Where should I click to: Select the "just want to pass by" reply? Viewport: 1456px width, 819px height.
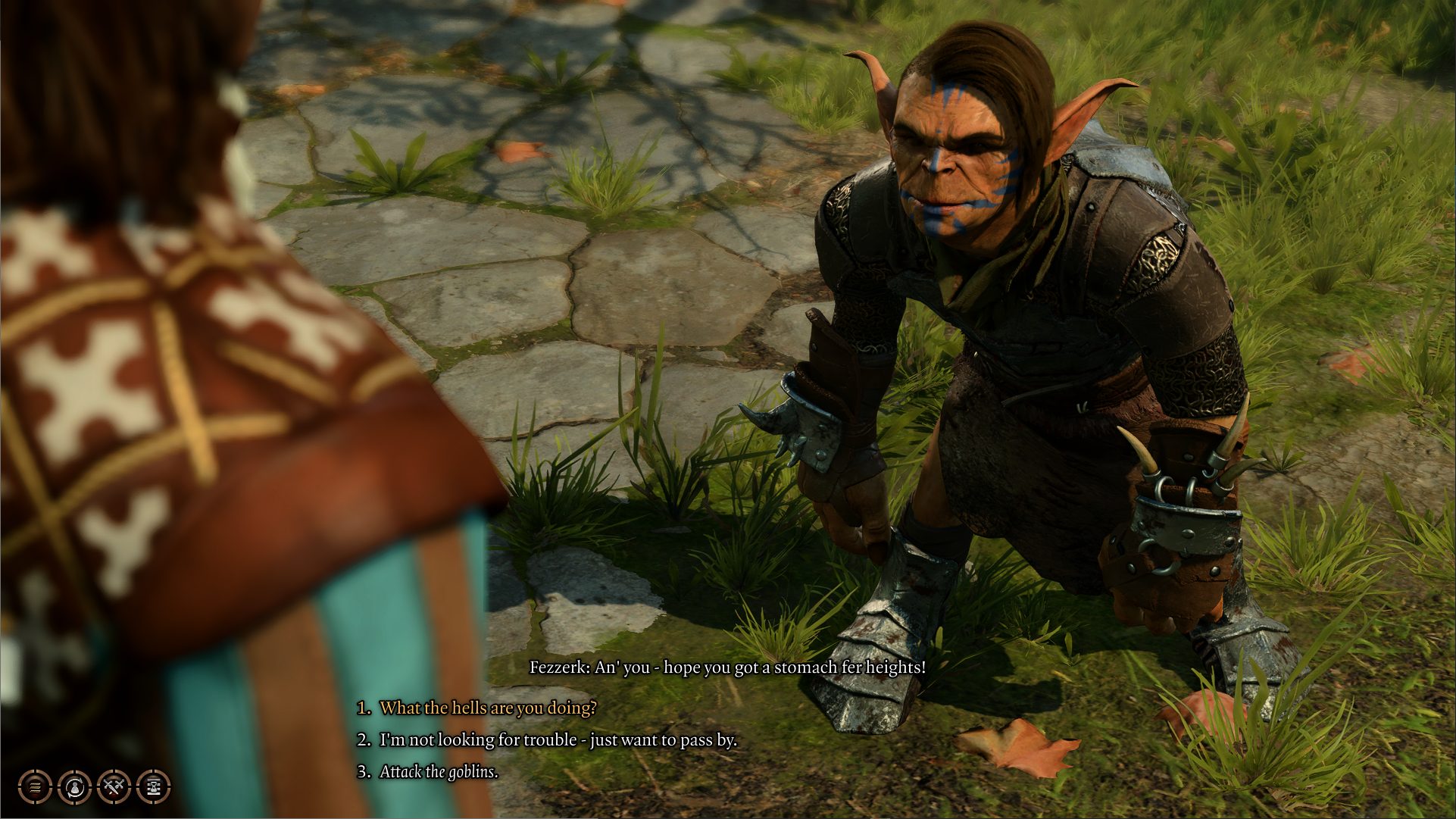[558, 739]
